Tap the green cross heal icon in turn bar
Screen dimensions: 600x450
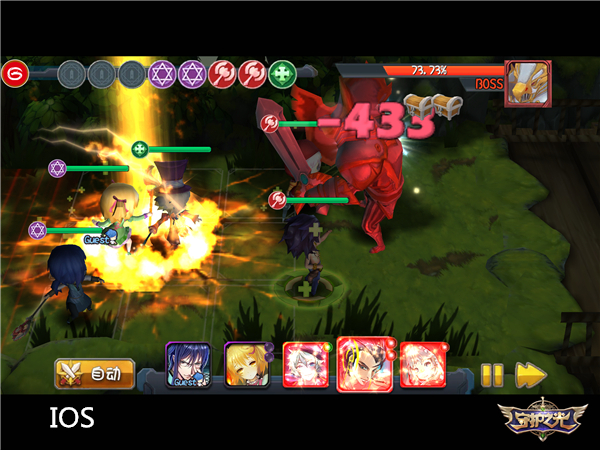(283, 74)
